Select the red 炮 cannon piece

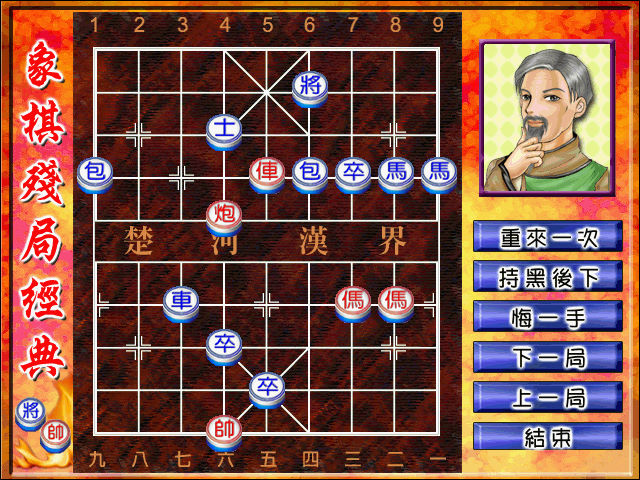pos(224,215)
